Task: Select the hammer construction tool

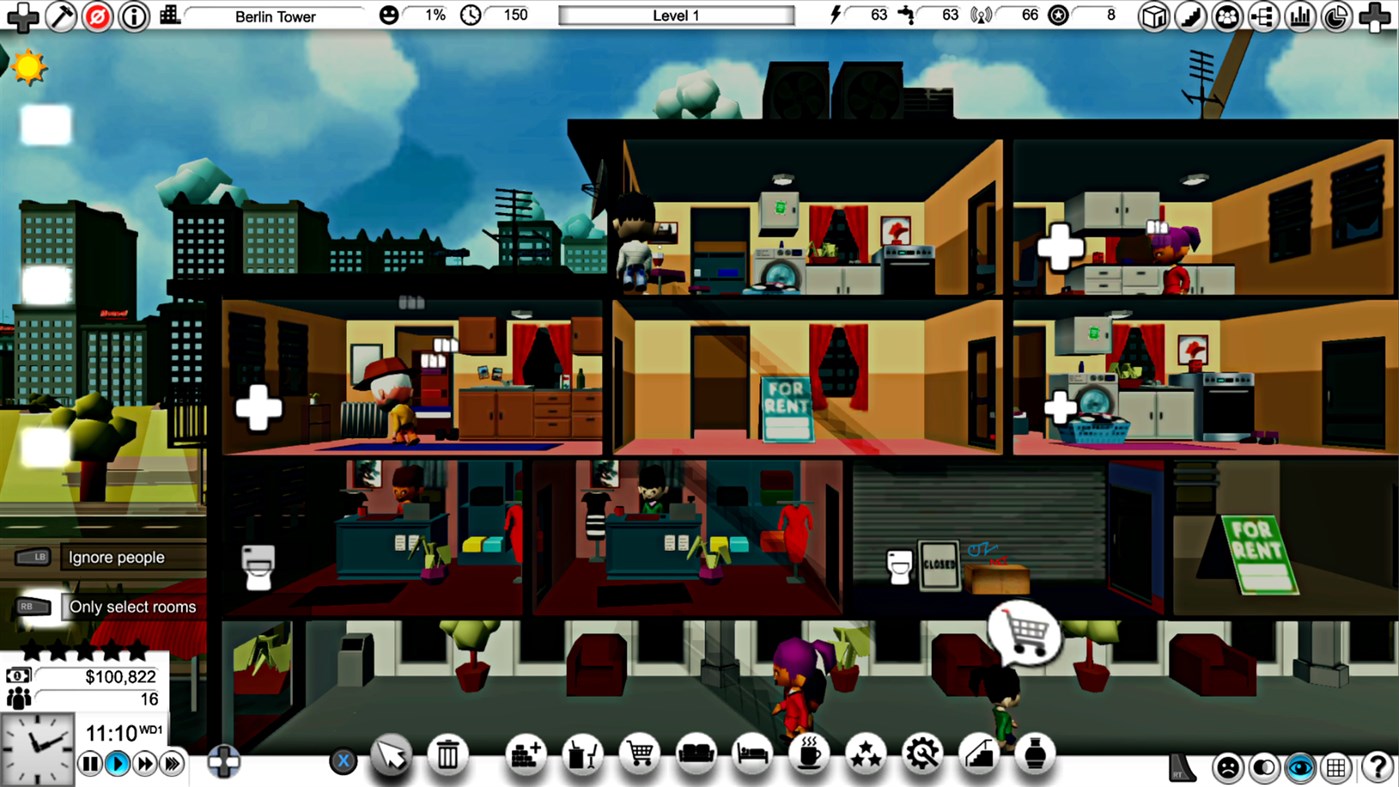Action: [x=61, y=16]
